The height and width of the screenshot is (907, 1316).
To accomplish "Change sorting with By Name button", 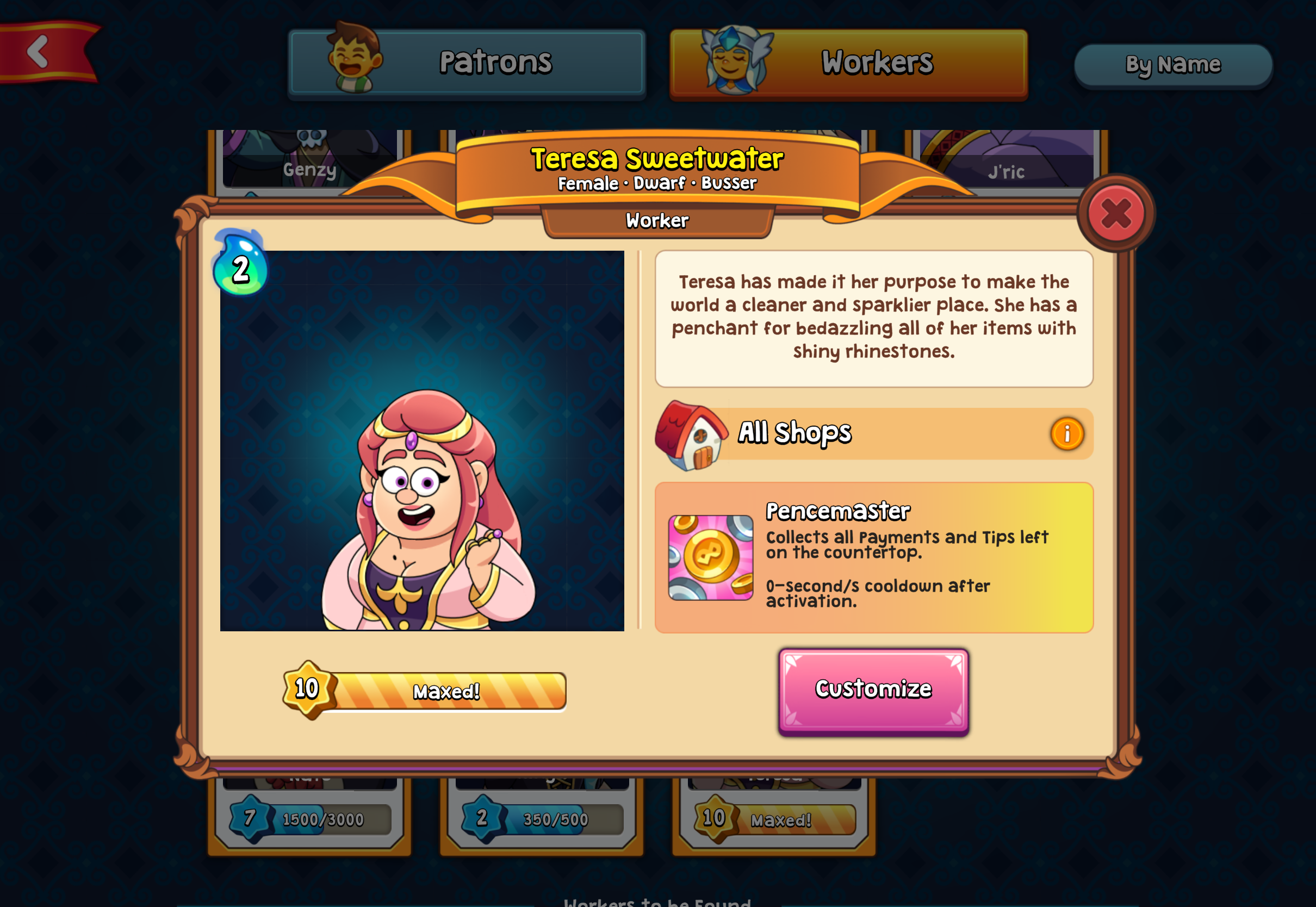I will pyautogui.click(x=1173, y=65).
